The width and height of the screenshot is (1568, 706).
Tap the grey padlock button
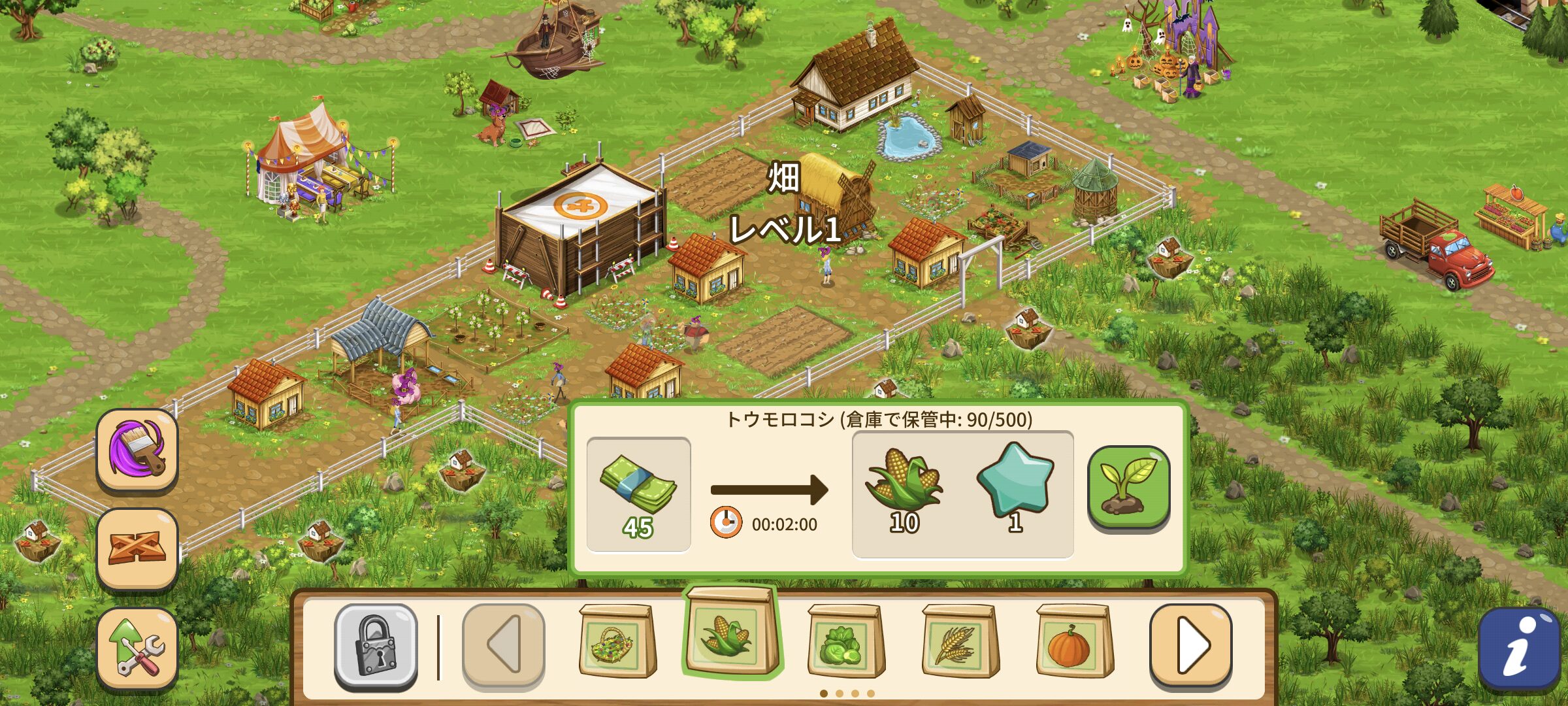(x=376, y=646)
